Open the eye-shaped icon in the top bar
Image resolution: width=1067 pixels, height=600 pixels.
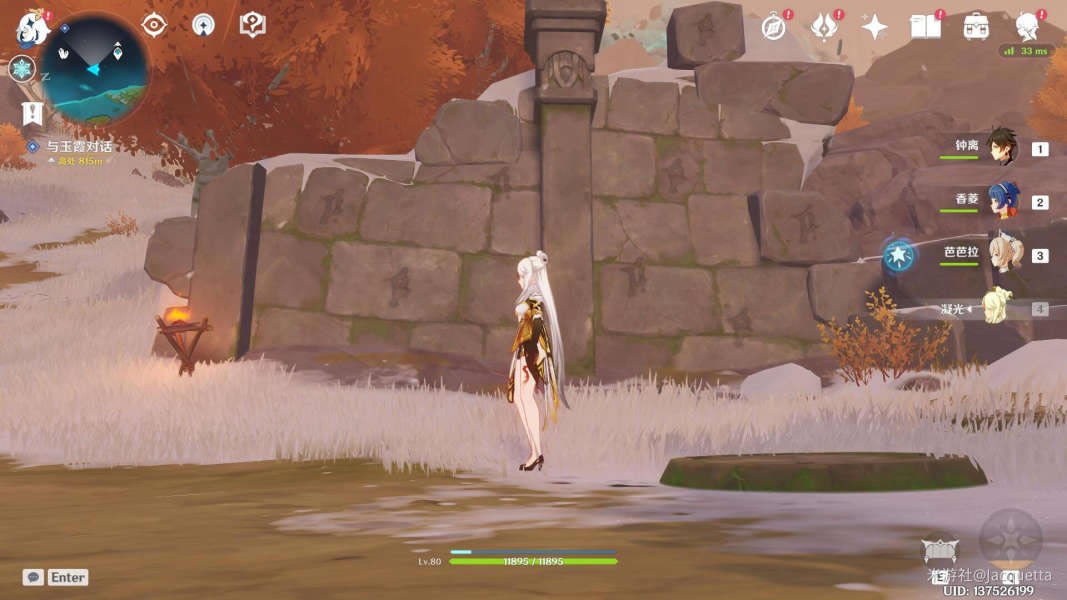(154, 25)
